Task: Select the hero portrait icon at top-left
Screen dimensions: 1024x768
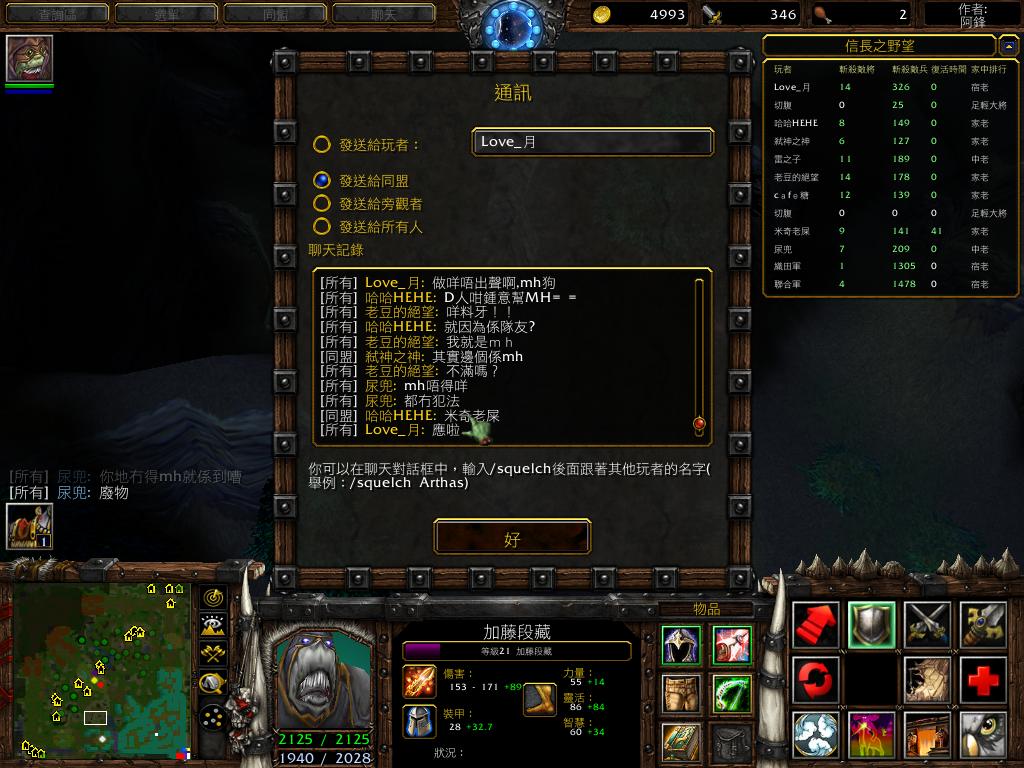Action: (30, 59)
